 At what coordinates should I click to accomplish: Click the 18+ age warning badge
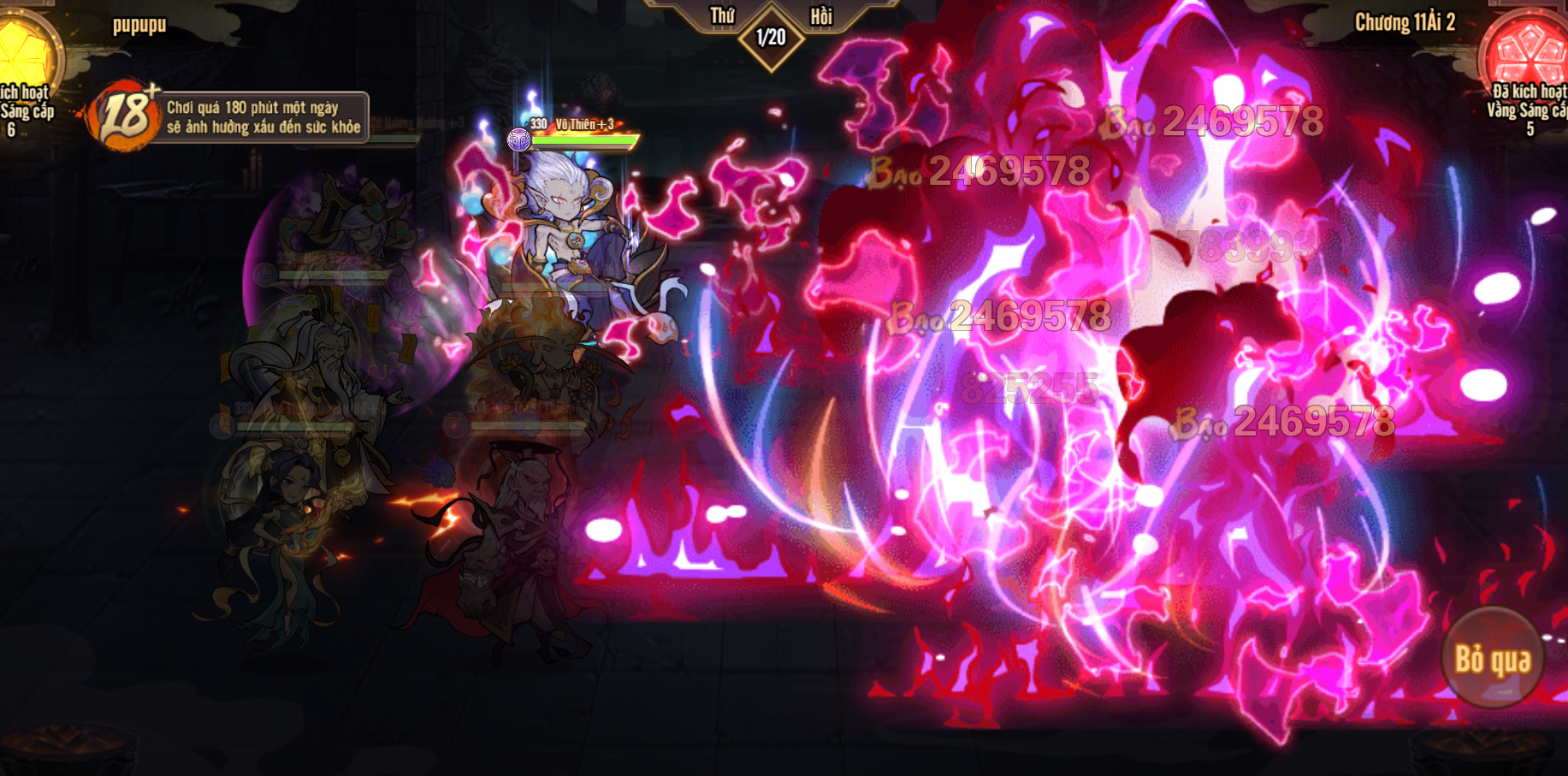pos(125,116)
